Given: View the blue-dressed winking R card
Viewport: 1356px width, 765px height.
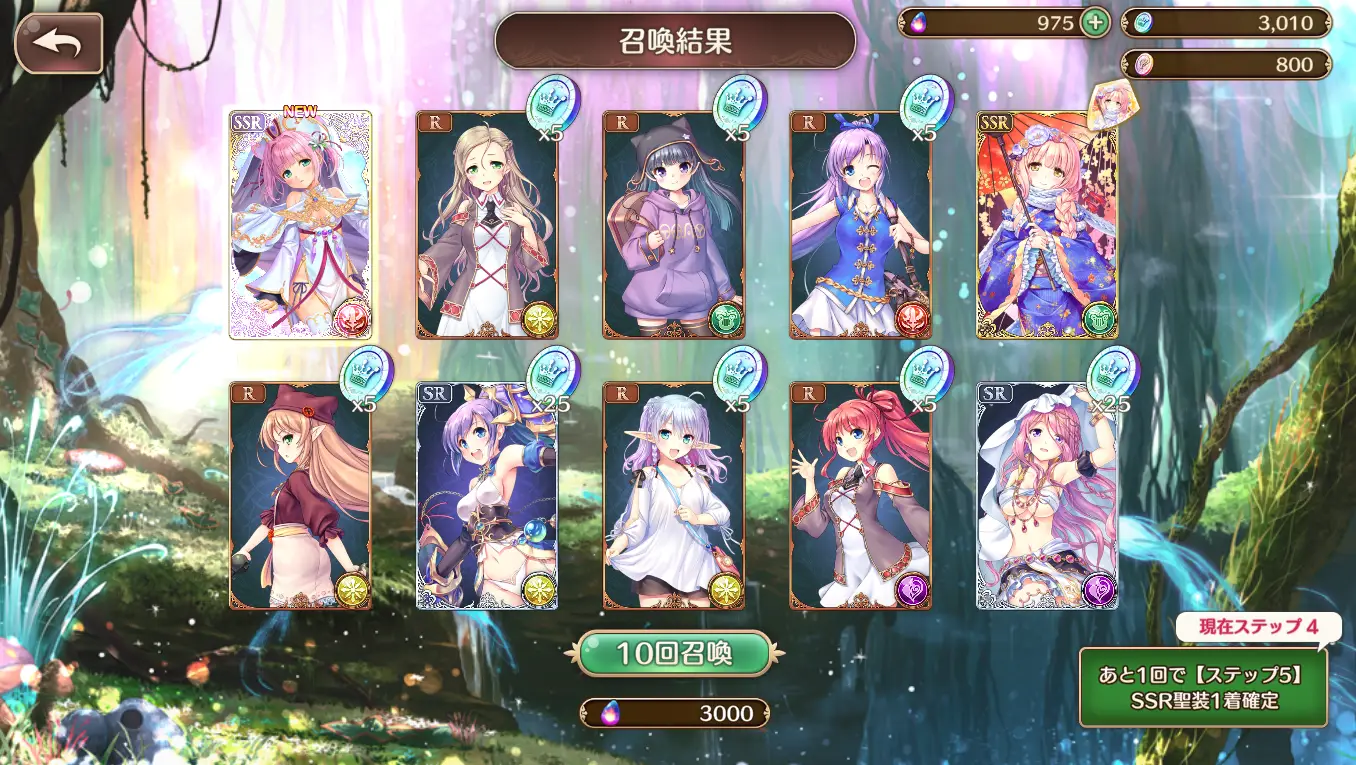Looking at the screenshot, I should (x=860, y=225).
